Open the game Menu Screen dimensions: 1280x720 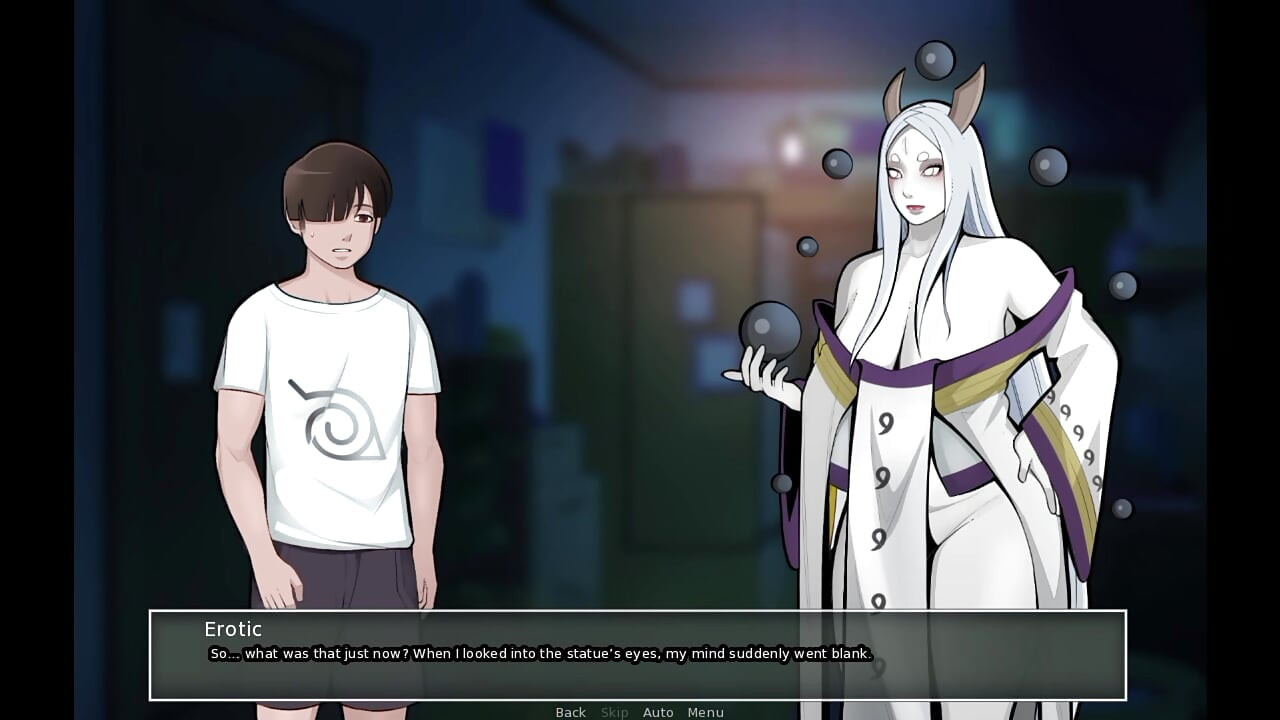705,712
